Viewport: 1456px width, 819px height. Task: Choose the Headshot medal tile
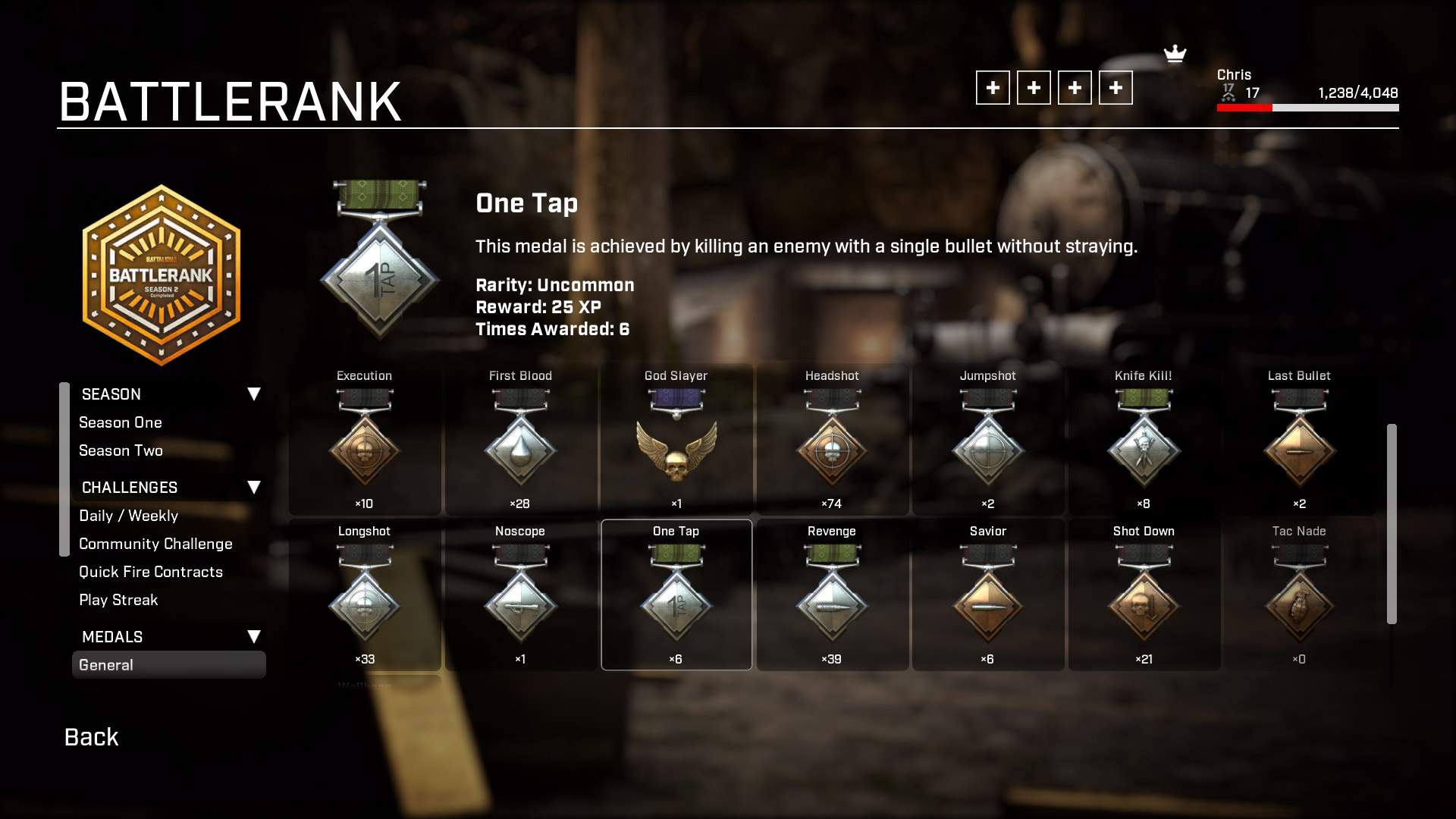pos(832,441)
